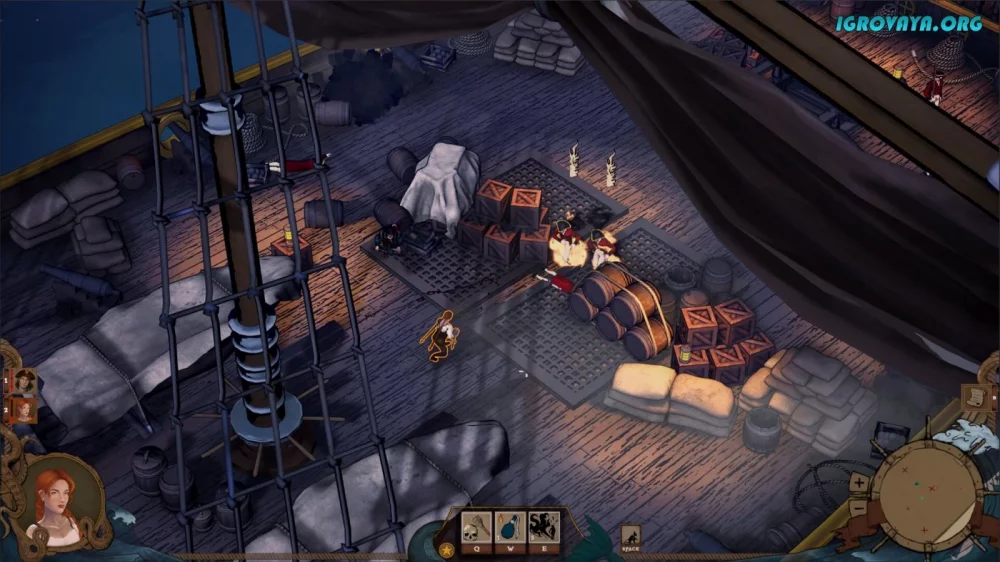Image resolution: width=1000 pixels, height=562 pixels.
Task: Click the gold star button beside abilities
Action: coord(446,549)
